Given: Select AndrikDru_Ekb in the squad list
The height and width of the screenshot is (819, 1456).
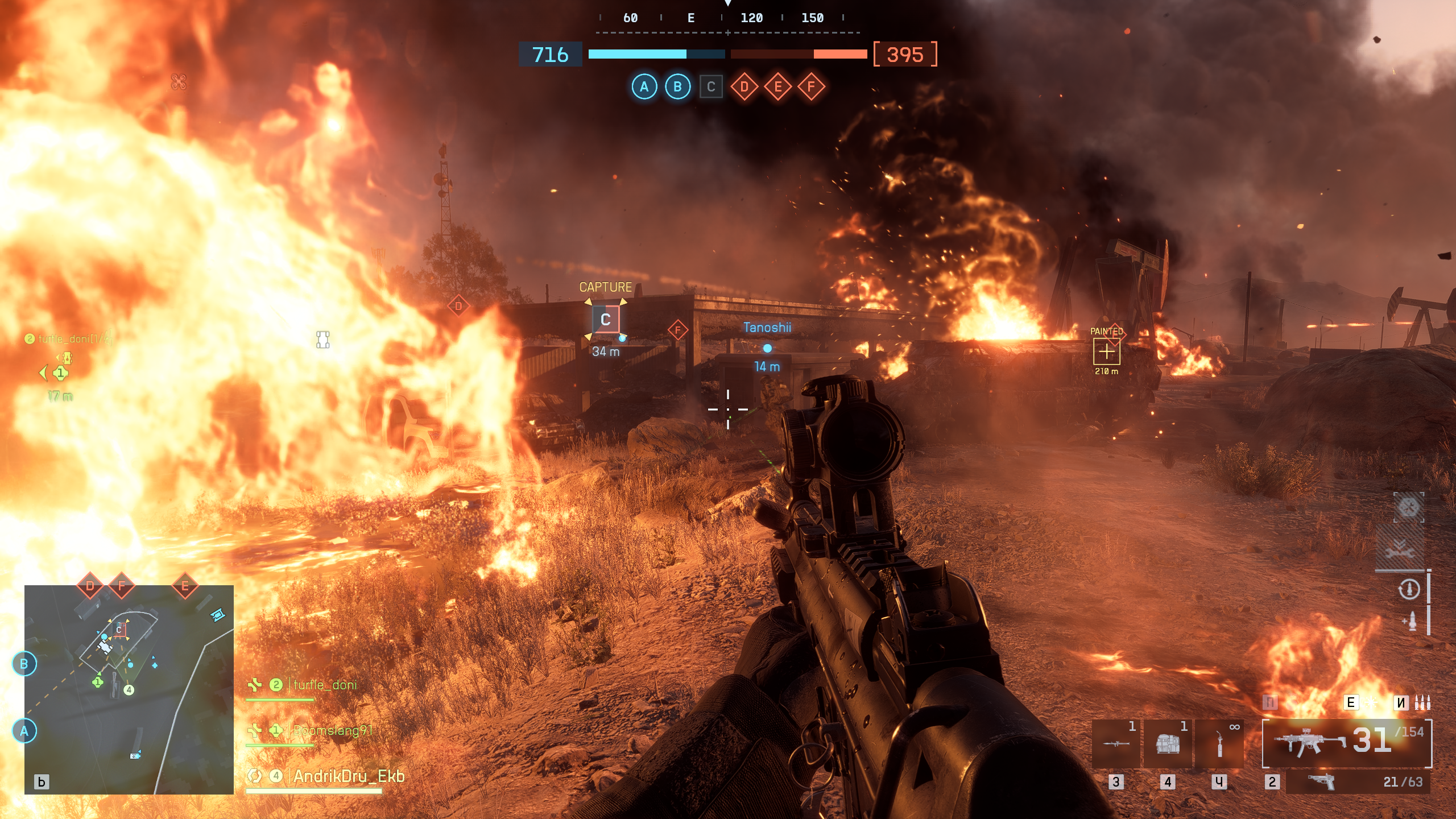Looking at the screenshot, I should [x=348, y=776].
